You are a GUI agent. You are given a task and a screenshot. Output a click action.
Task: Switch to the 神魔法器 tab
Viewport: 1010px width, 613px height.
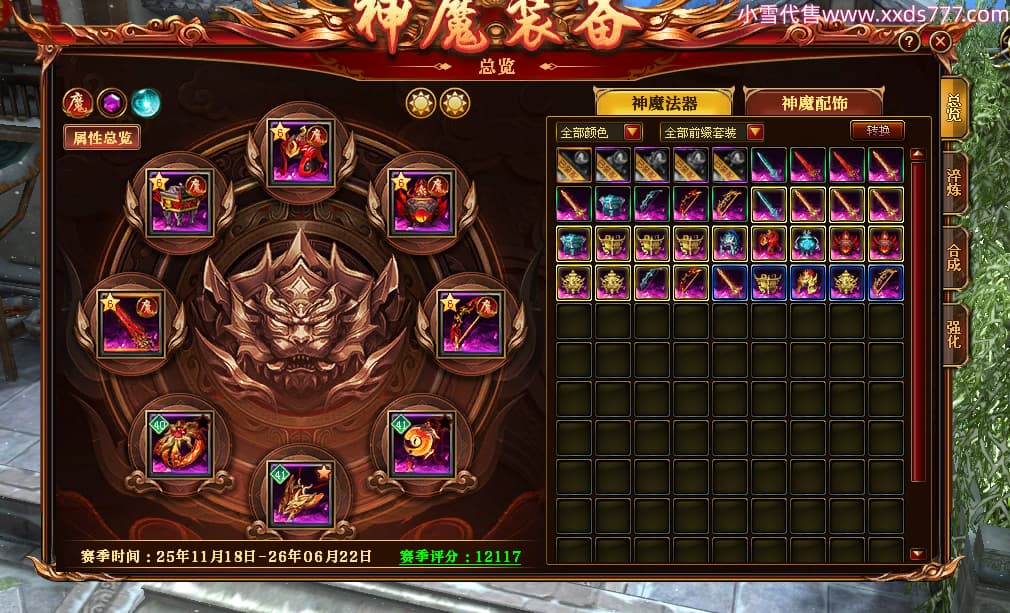point(663,103)
